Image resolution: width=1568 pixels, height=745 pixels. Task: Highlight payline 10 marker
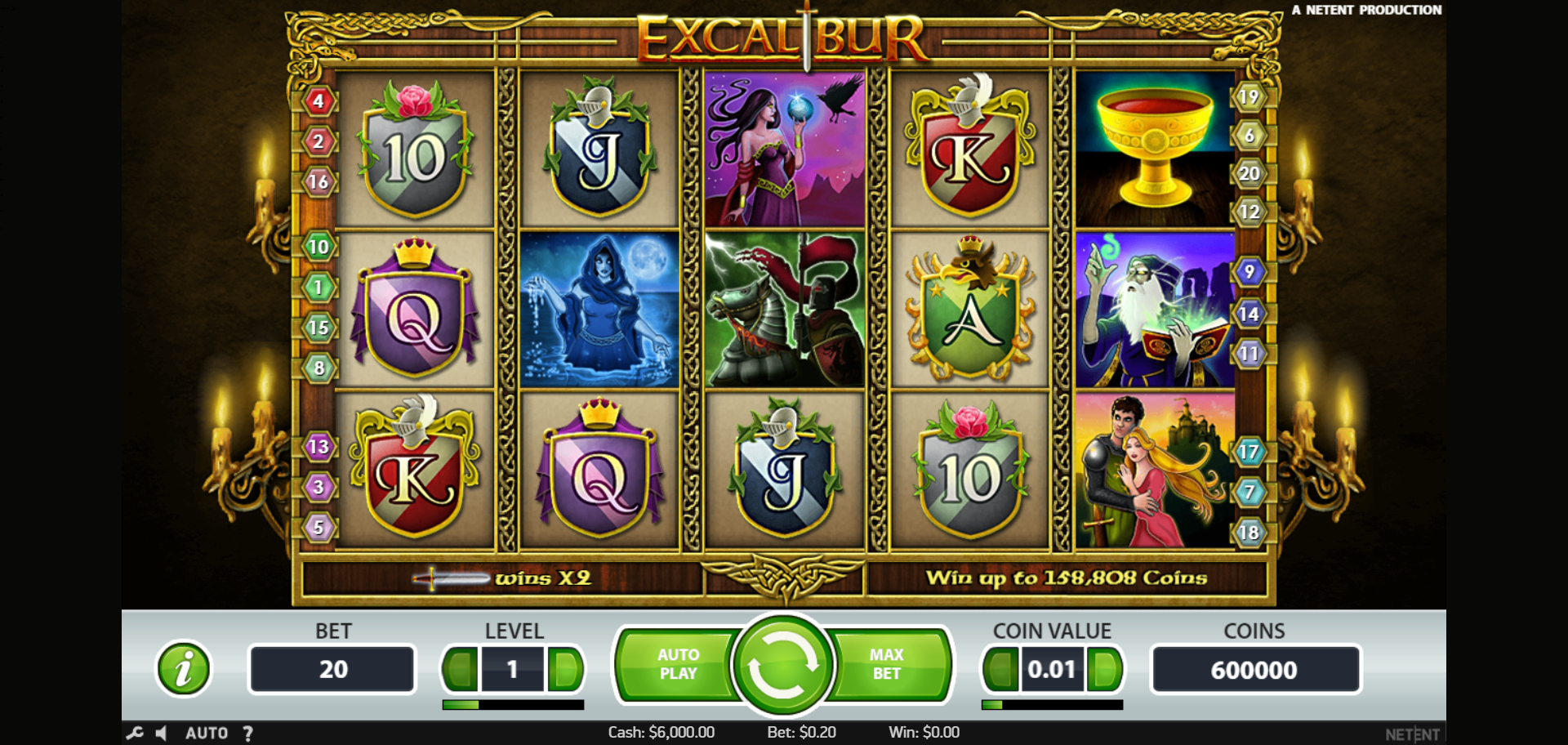tap(318, 246)
